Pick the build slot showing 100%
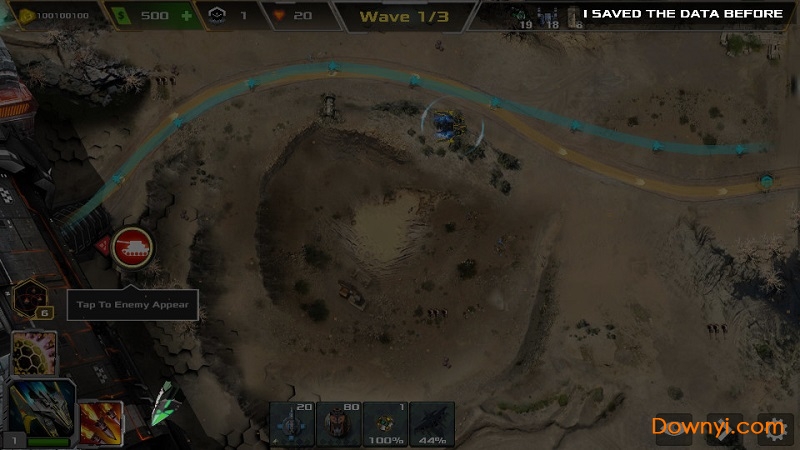This screenshot has width=800, height=450. [385, 424]
